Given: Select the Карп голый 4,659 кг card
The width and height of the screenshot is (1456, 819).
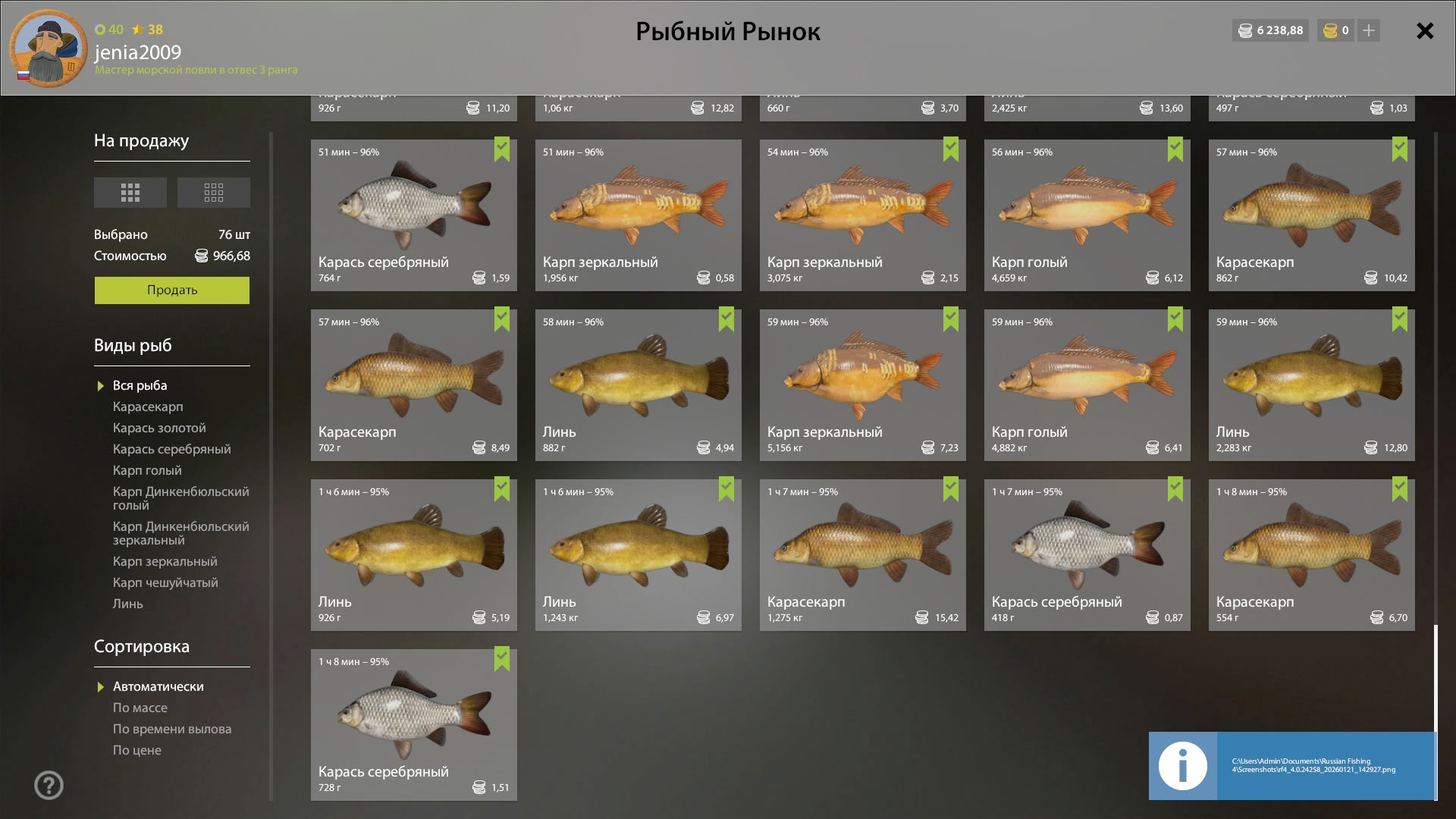Looking at the screenshot, I should pos(1087,215).
